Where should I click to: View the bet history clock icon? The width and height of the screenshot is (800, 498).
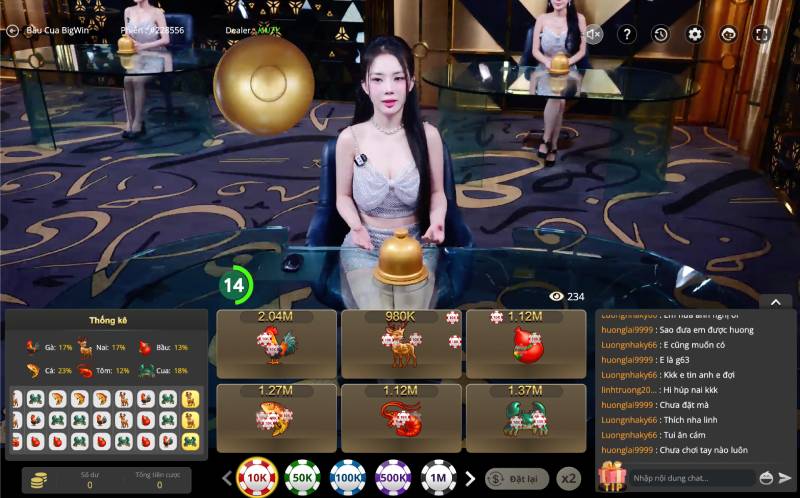[661, 35]
